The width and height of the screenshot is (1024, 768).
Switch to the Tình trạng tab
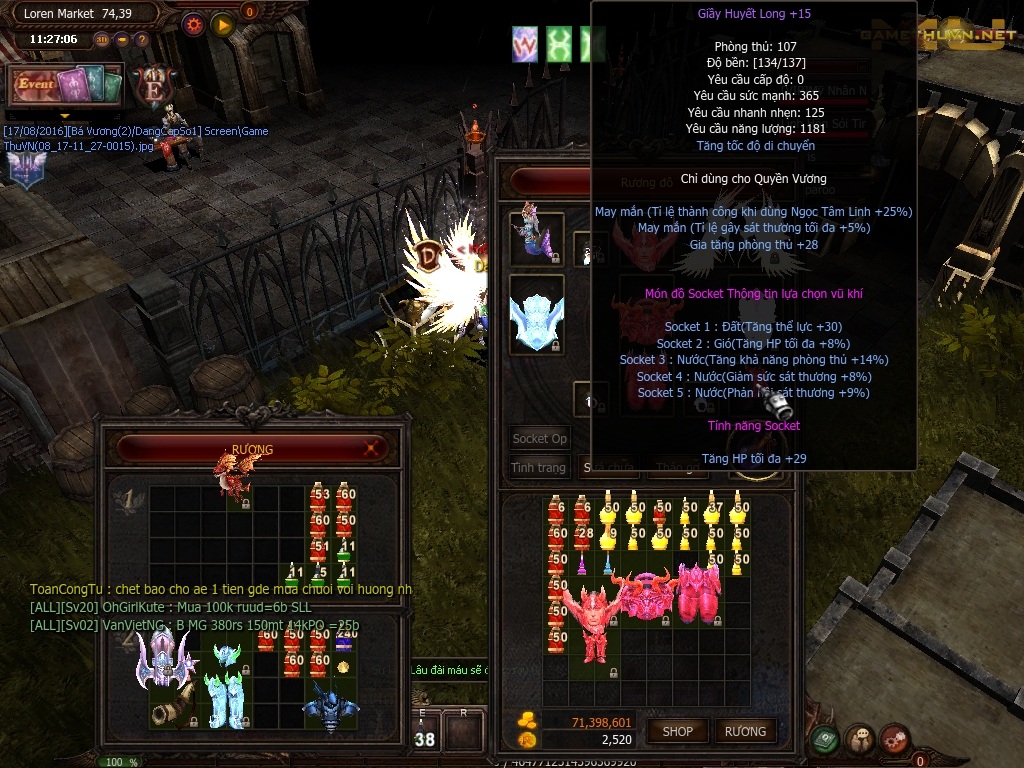tap(539, 467)
